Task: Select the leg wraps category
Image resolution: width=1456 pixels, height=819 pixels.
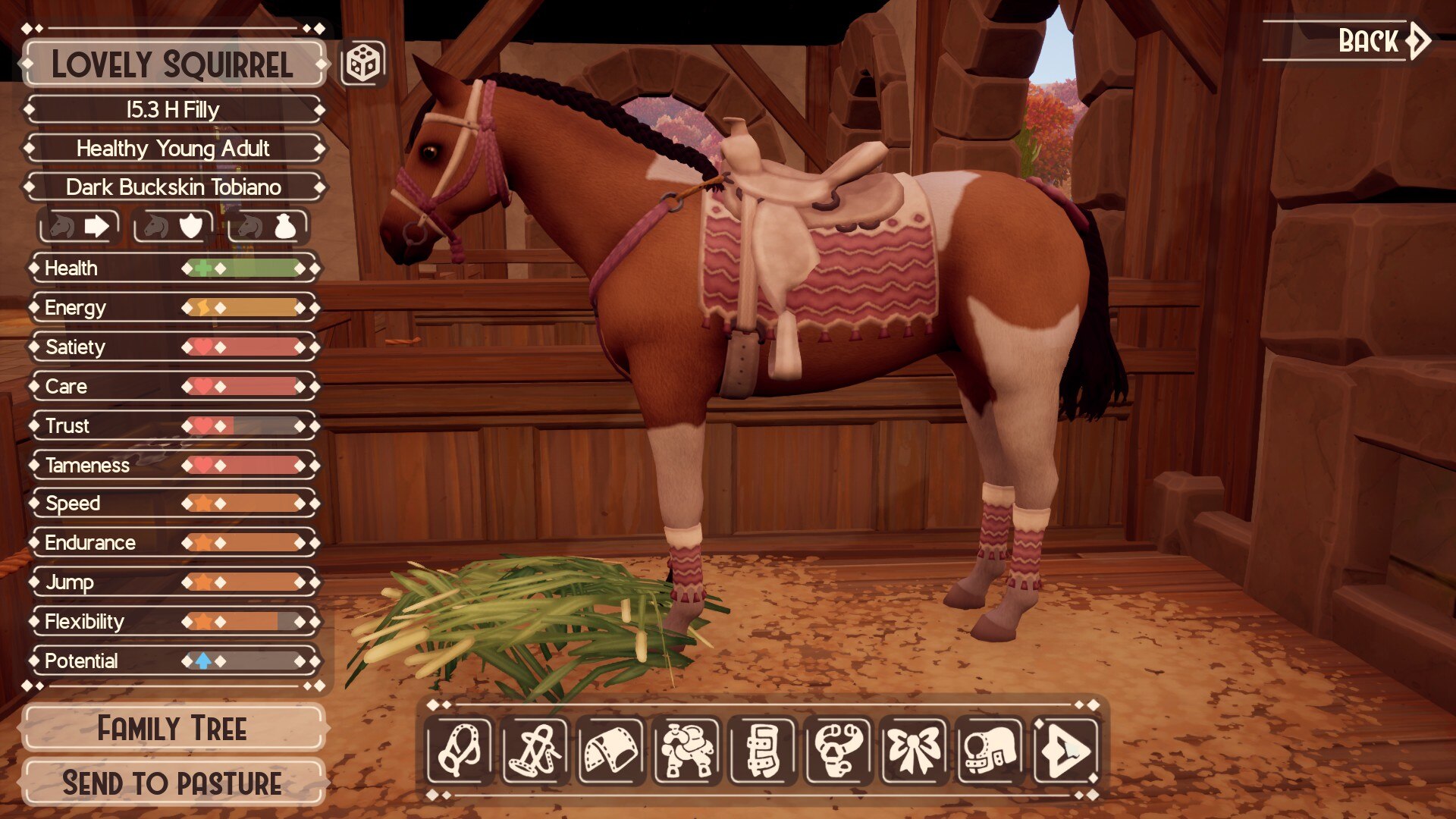Action: [x=763, y=751]
